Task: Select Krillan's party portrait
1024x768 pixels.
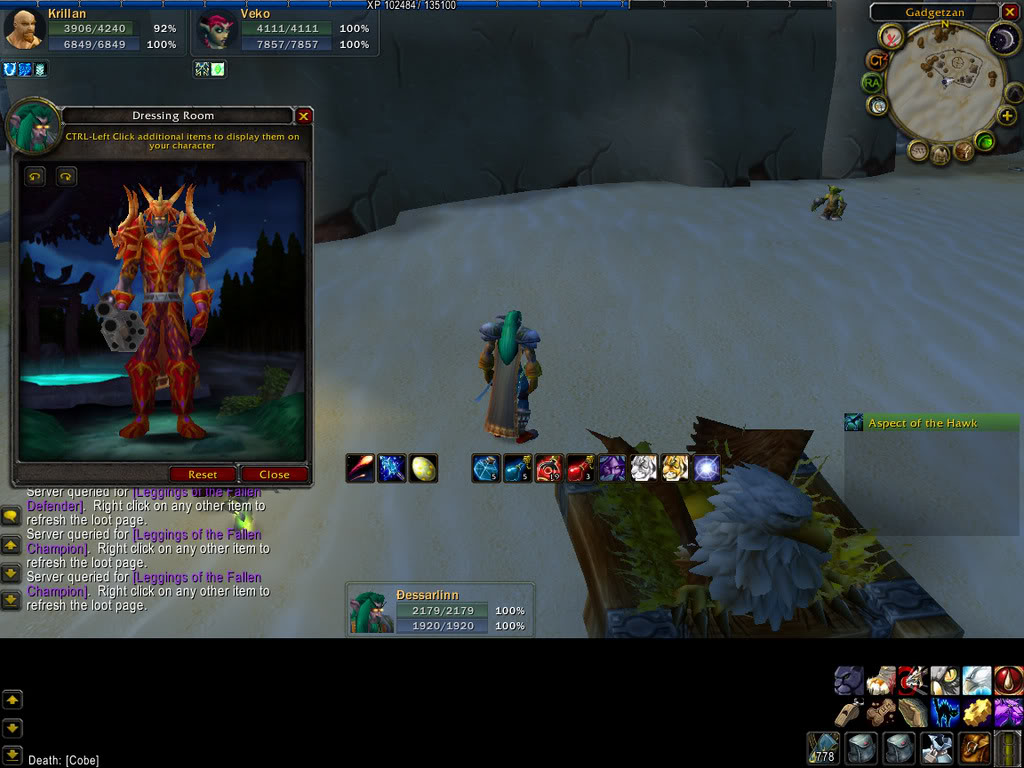Action: [23, 30]
